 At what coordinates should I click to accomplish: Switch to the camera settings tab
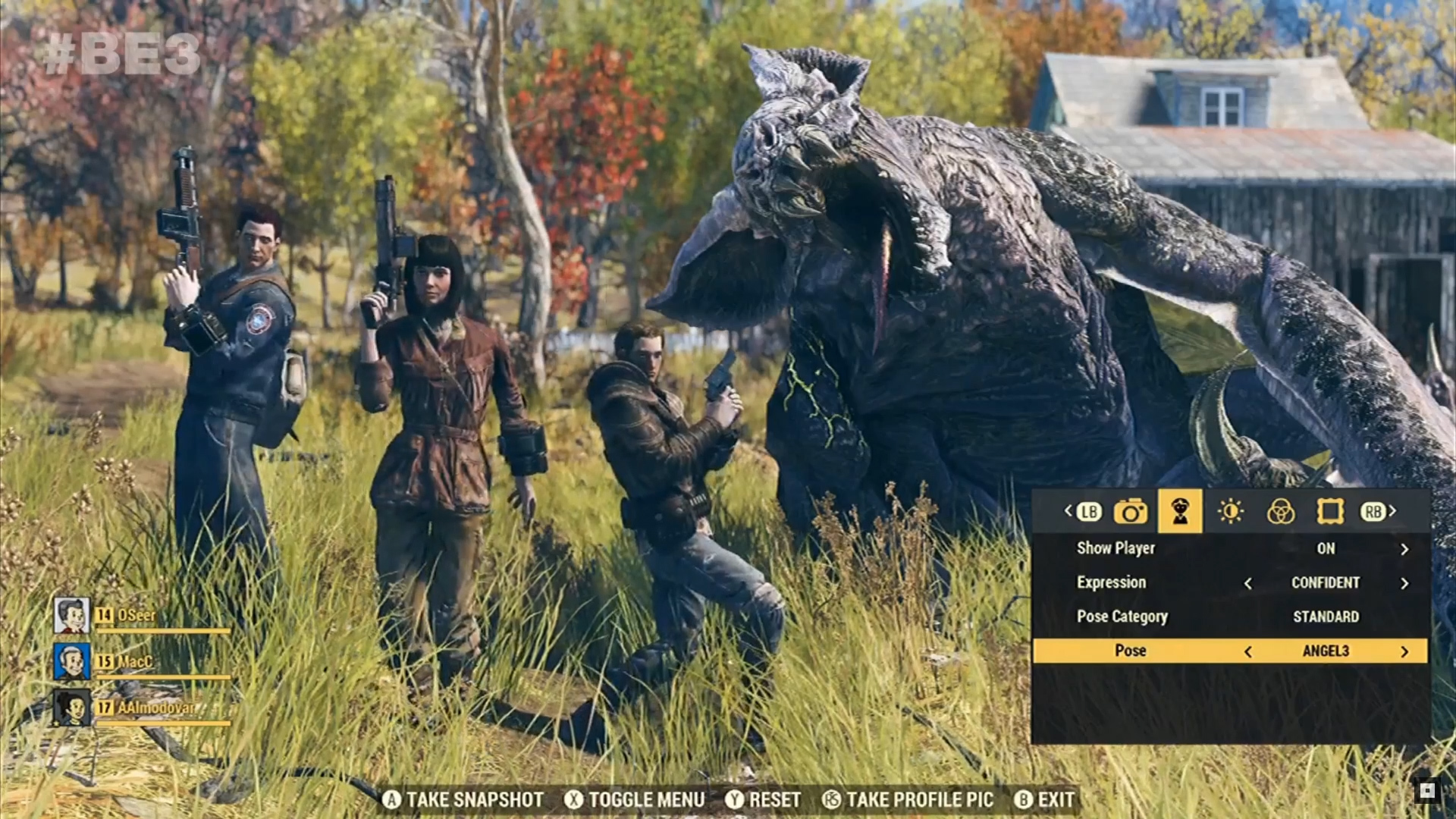pyautogui.click(x=1130, y=512)
